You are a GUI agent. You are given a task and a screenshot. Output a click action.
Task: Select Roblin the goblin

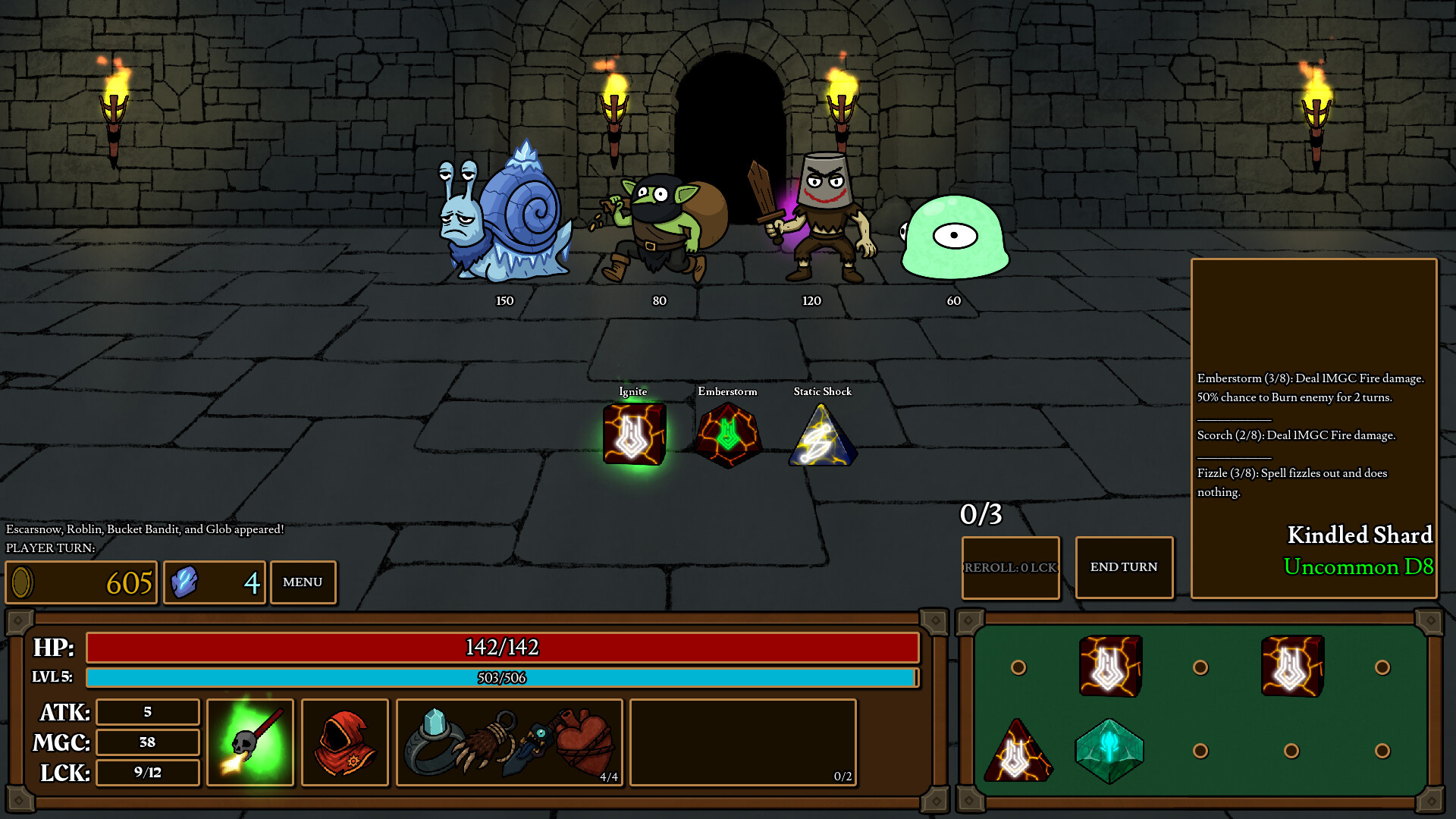(656, 220)
